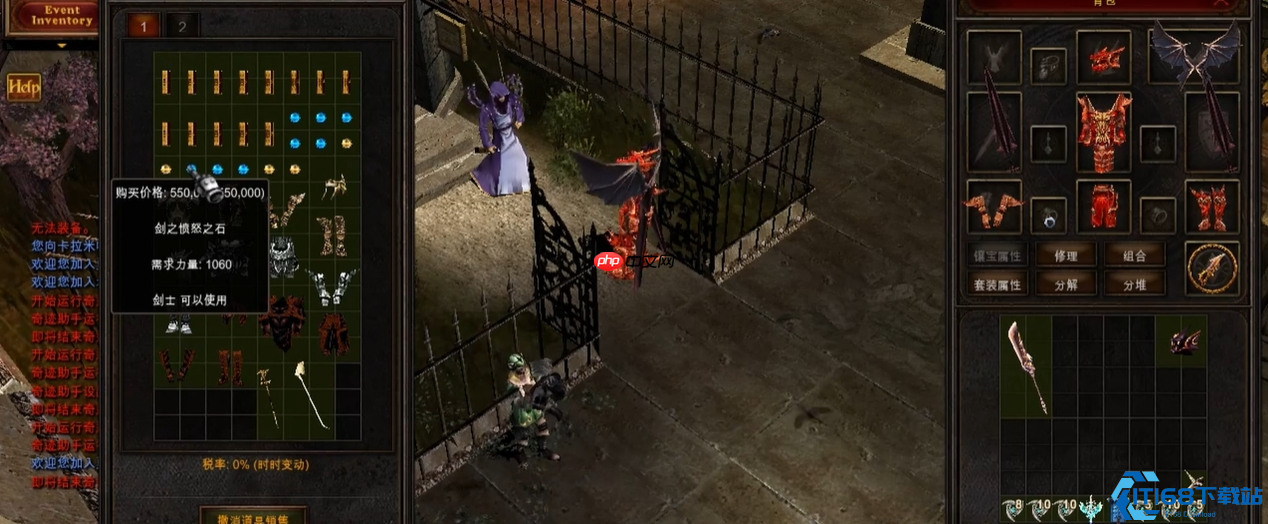Select the dark helmet item in the backpack

coord(1186,341)
